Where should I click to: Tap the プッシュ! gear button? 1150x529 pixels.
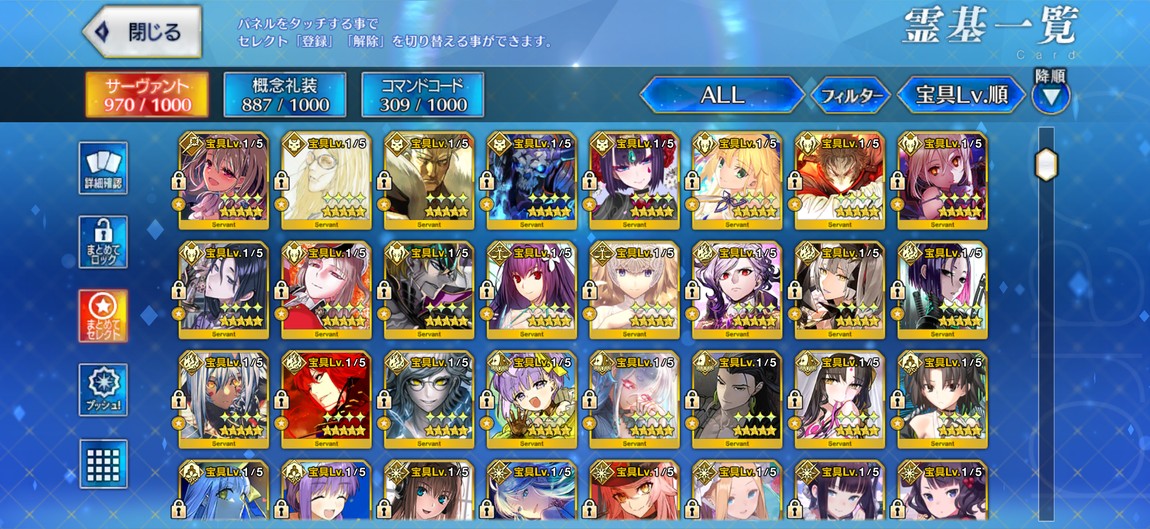pyautogui.click(x=103, y=390)
